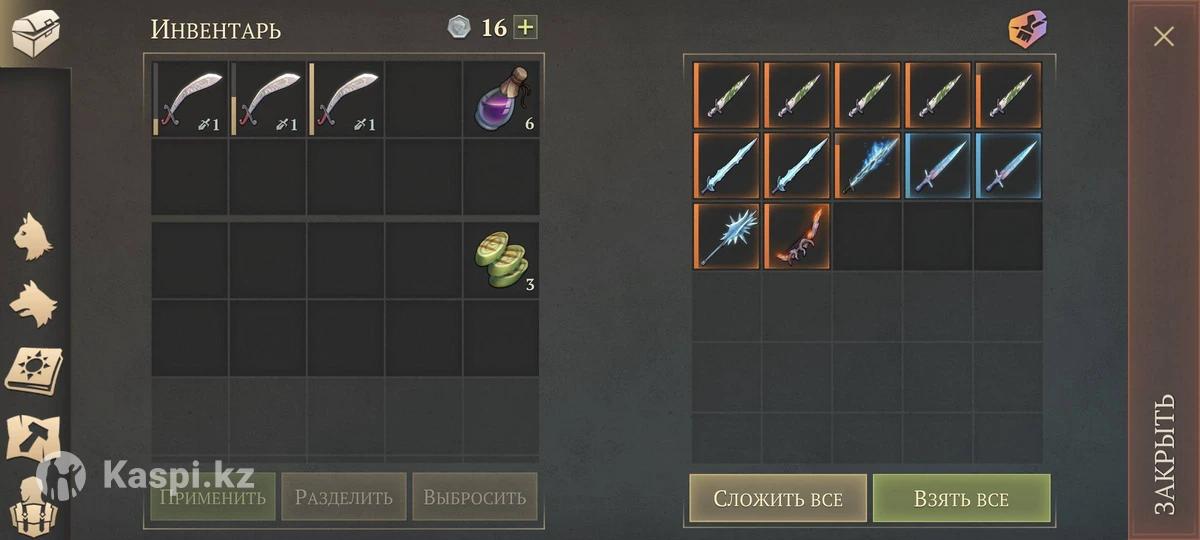Open the backpack tab icon
The height and width of the screenshot is (540, 1200).
pyautogui.click(x=34, y=506)
